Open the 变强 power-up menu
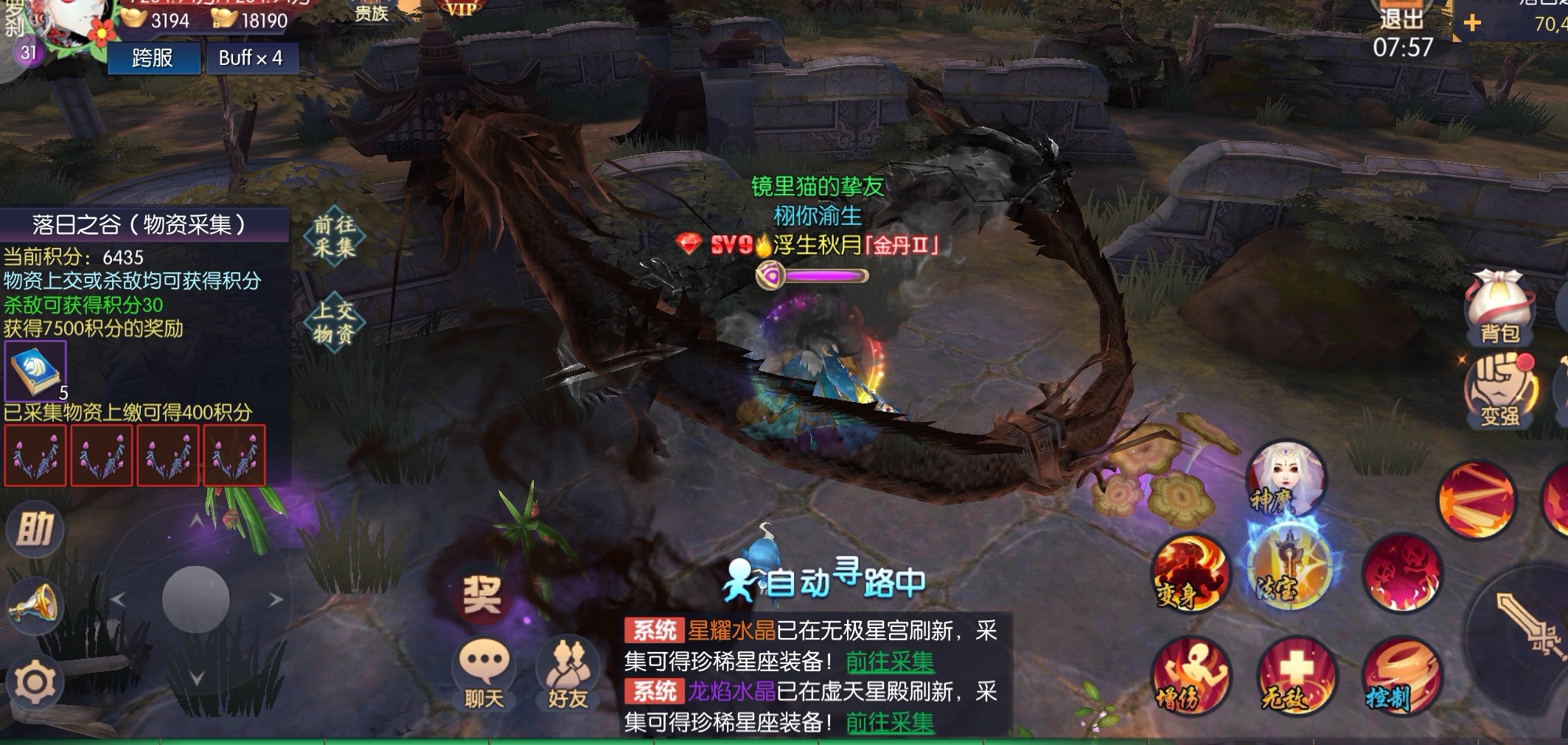The image size is (1568, 745). (1499, 391)
